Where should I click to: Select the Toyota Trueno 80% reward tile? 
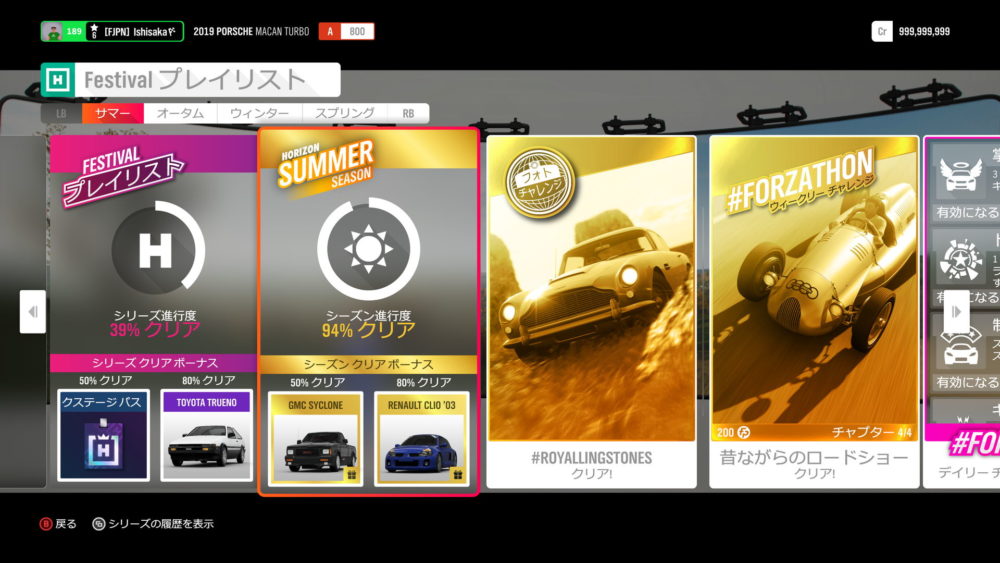[x=207, y=435]
